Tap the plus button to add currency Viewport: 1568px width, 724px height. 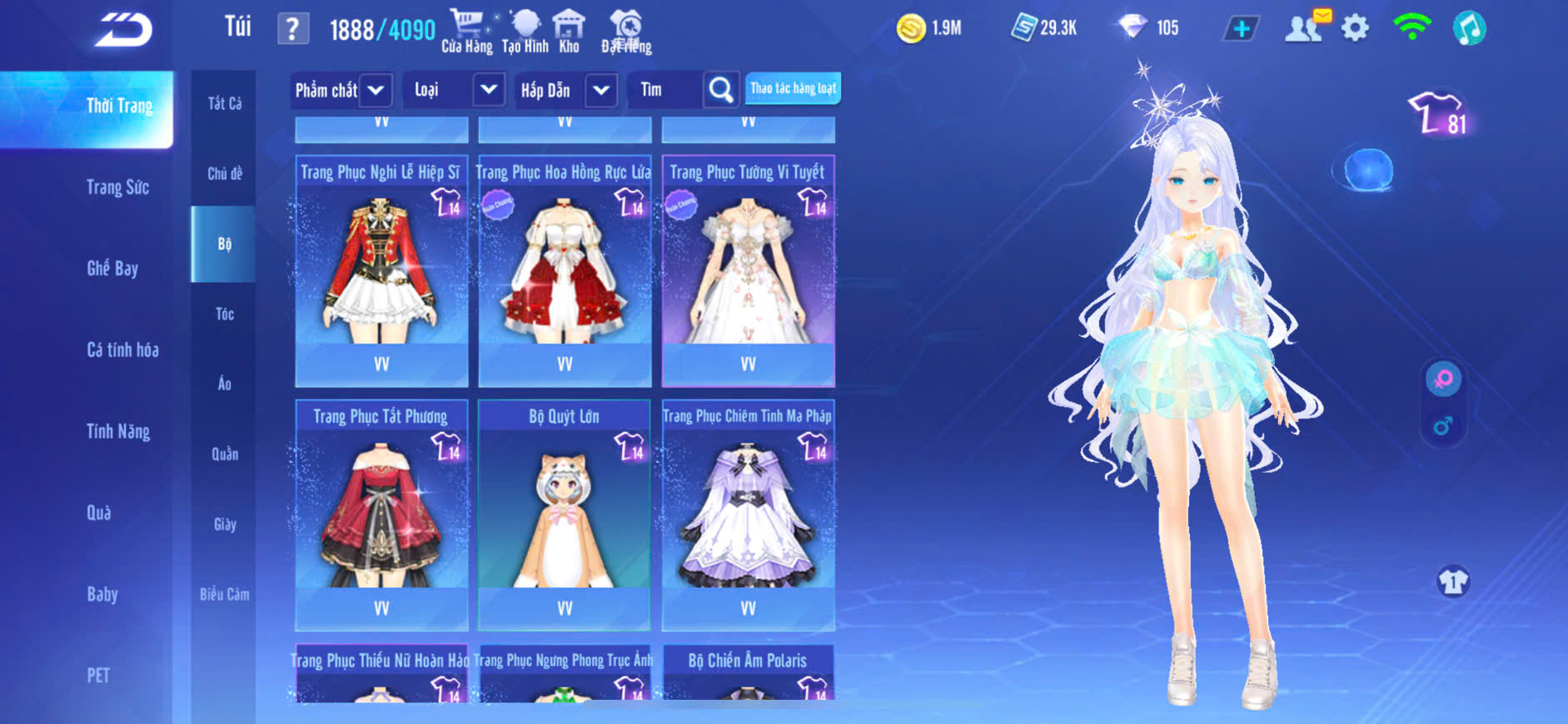1241,29
